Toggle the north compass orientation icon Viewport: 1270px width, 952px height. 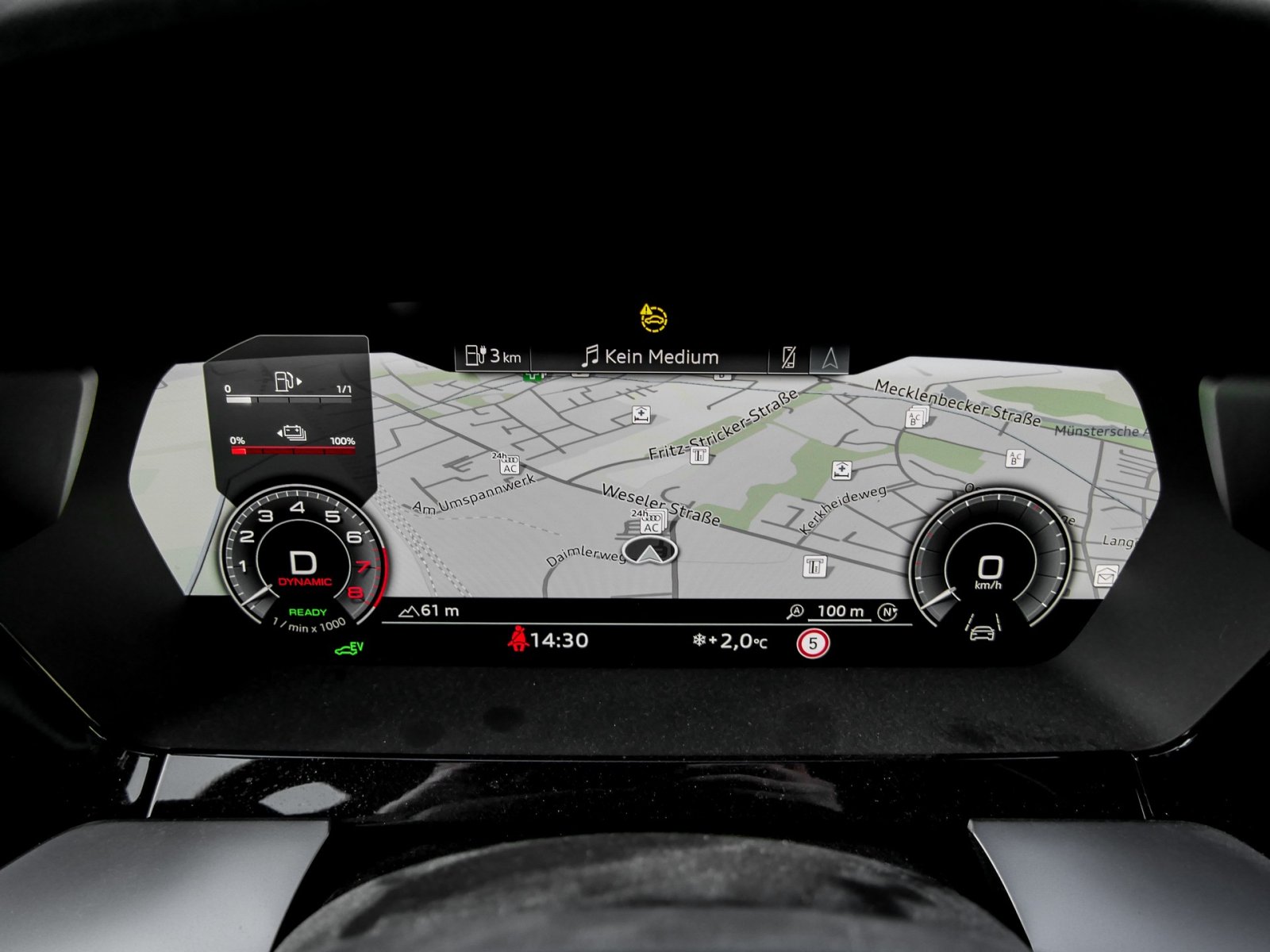(x=887, y=612)
